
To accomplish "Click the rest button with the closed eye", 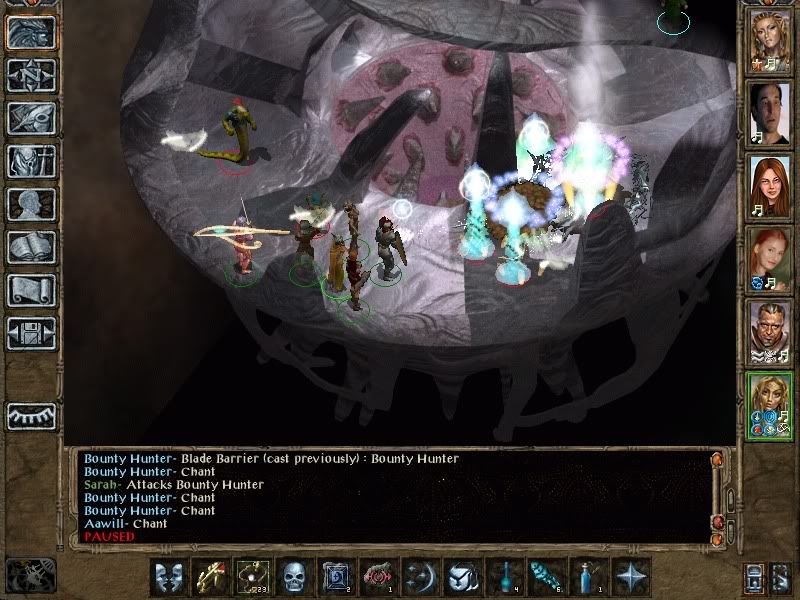I will pyautogui.click(x=31, y=415).
